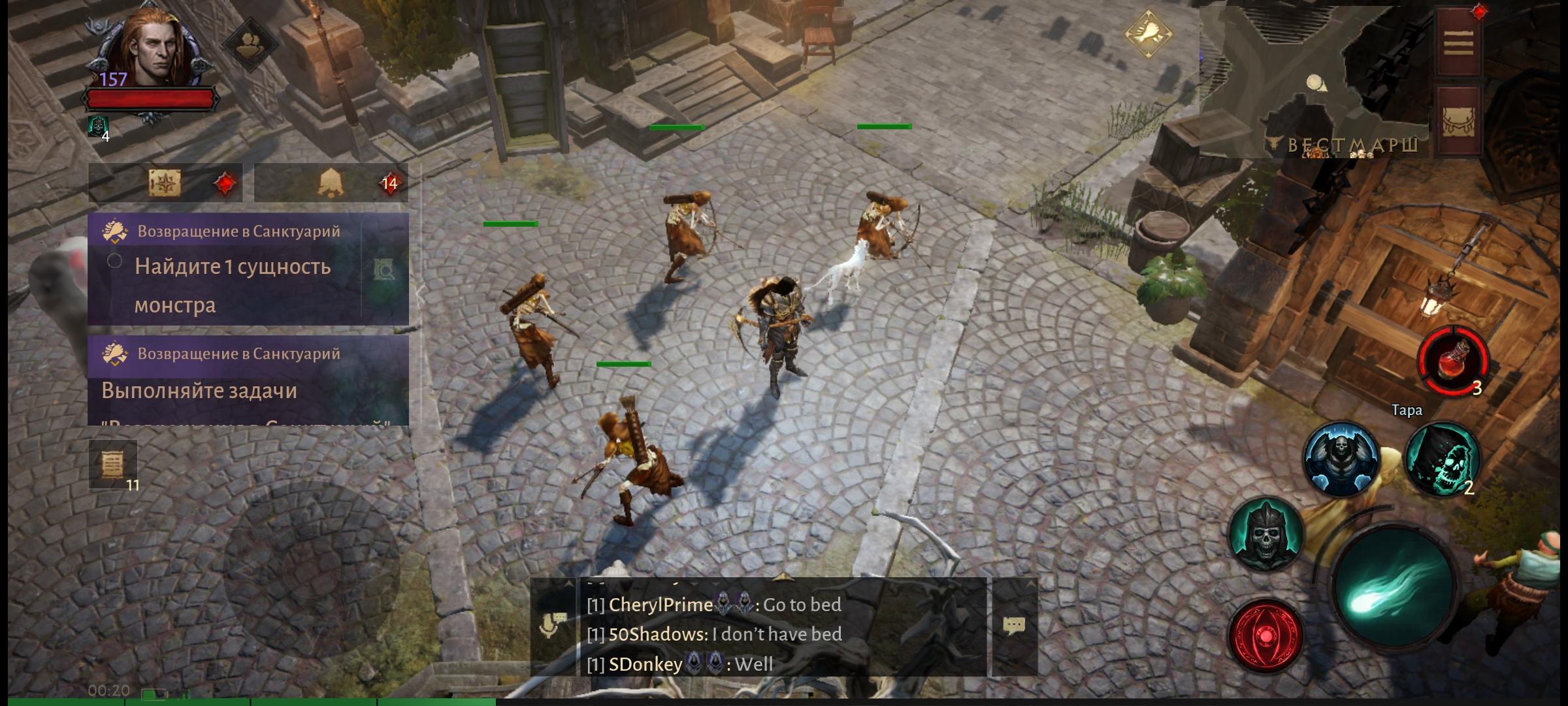Screen dimensions: 1568x706
Task: Open the chat bubble button
Action: click(x=1014, y=626)
